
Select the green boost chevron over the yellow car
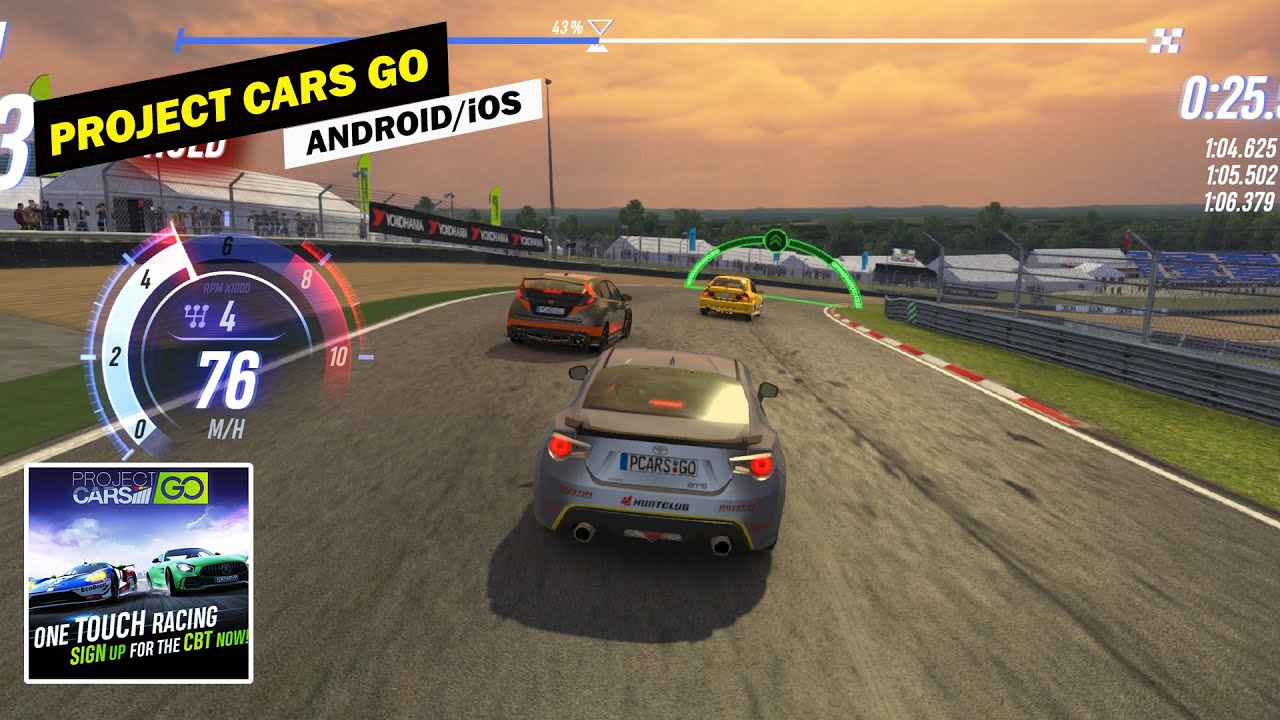point(775,243)
